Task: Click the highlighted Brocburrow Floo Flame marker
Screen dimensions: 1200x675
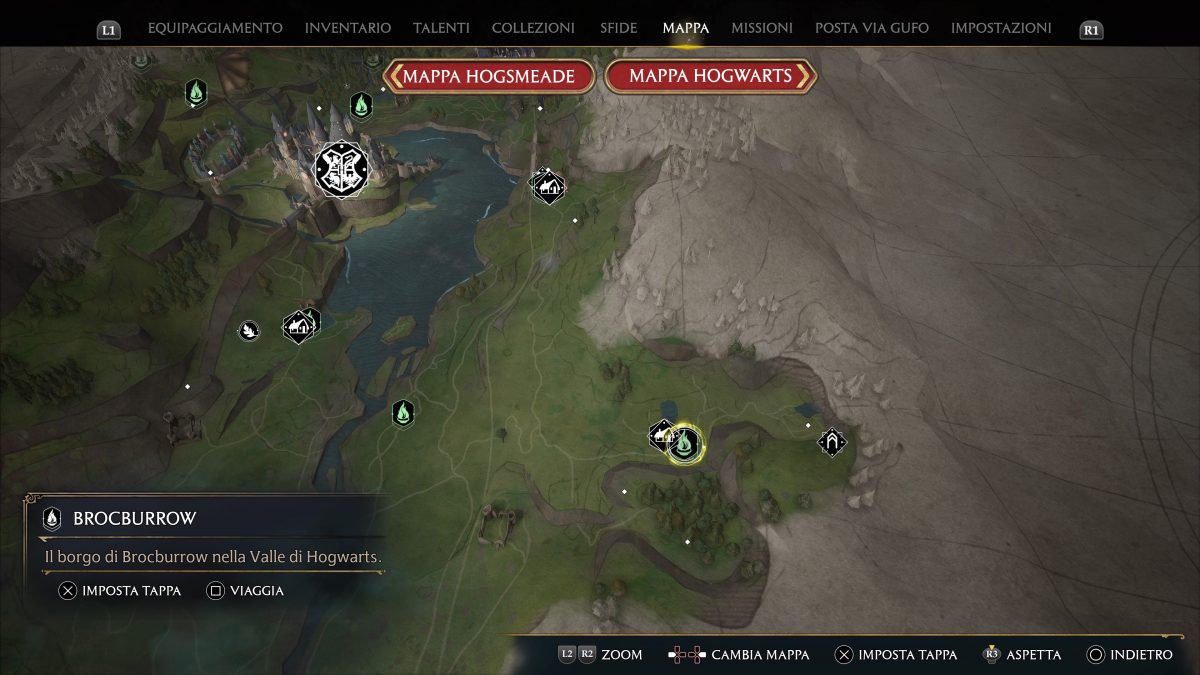Action: click(x=685, y=443)
